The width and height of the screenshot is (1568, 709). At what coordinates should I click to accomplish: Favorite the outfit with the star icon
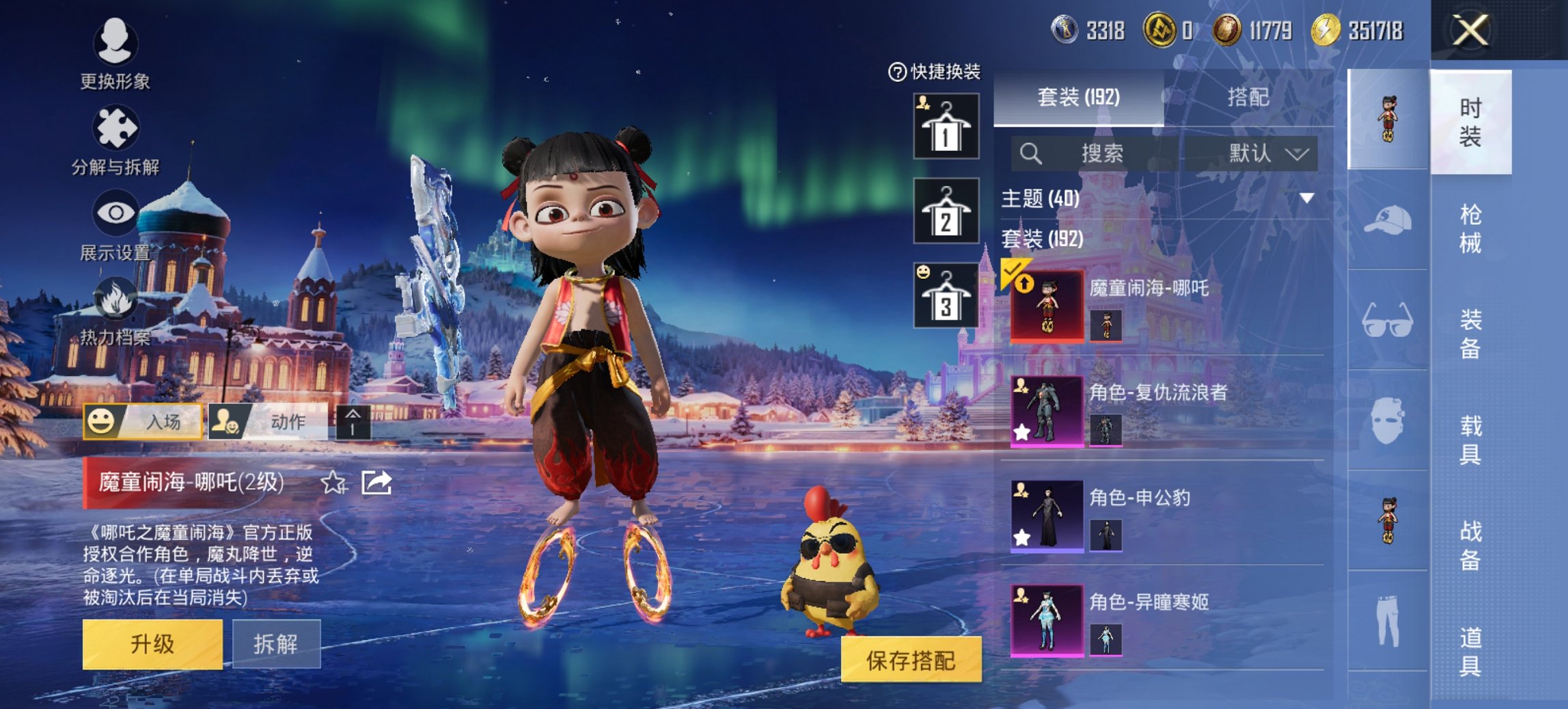333,483
